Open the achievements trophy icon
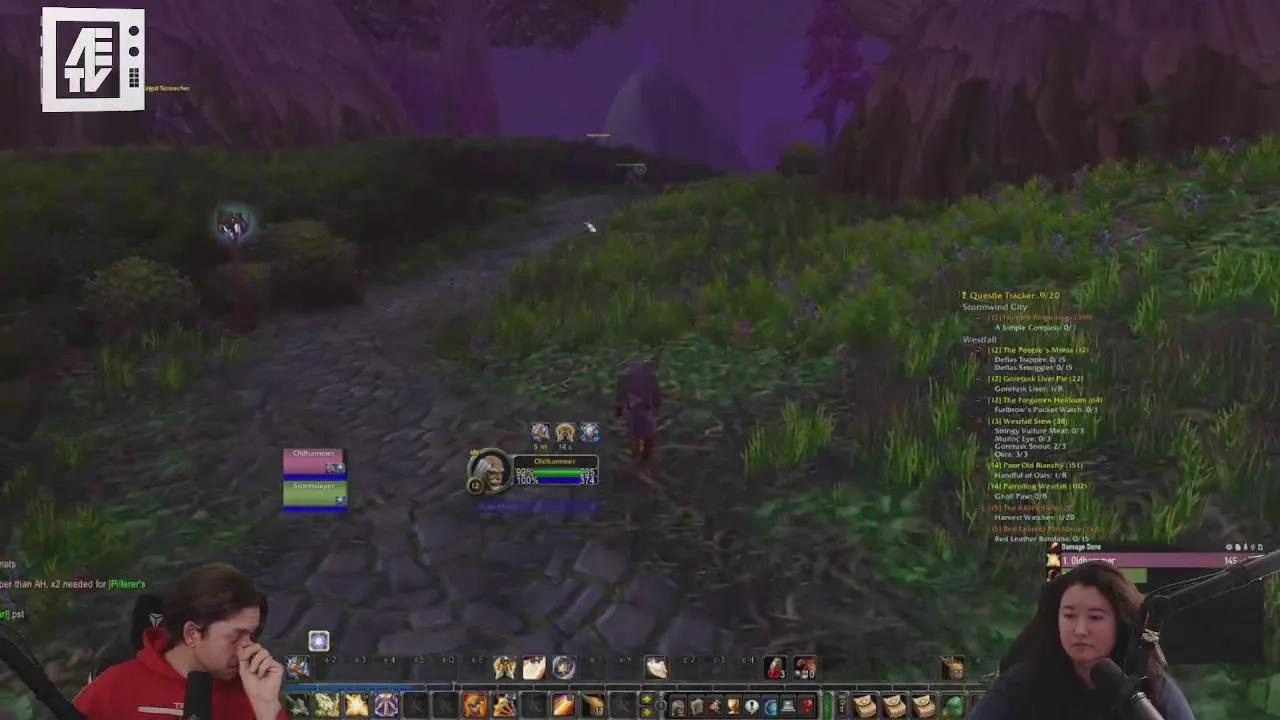Screen dimensions: 1280x720 (733, 705)
